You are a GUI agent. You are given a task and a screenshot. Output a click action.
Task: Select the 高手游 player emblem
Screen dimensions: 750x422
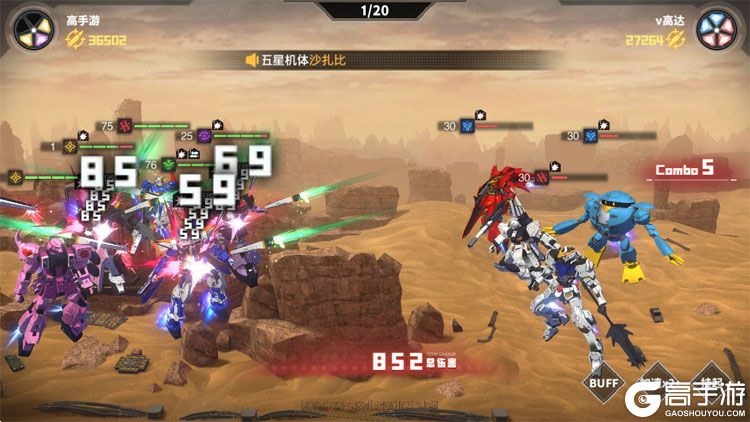point(30,28)
